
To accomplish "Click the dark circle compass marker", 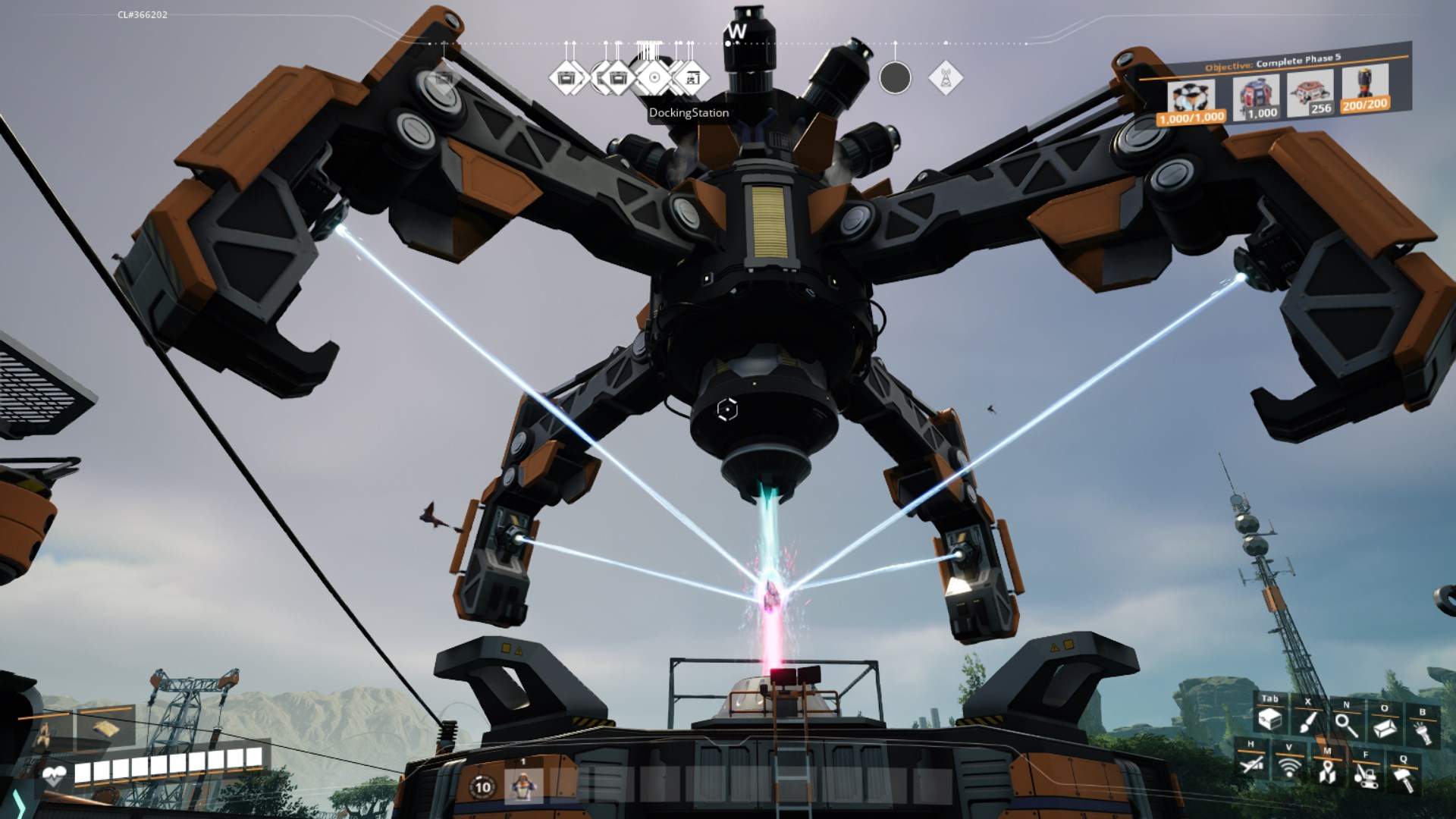I will [895, 78].
